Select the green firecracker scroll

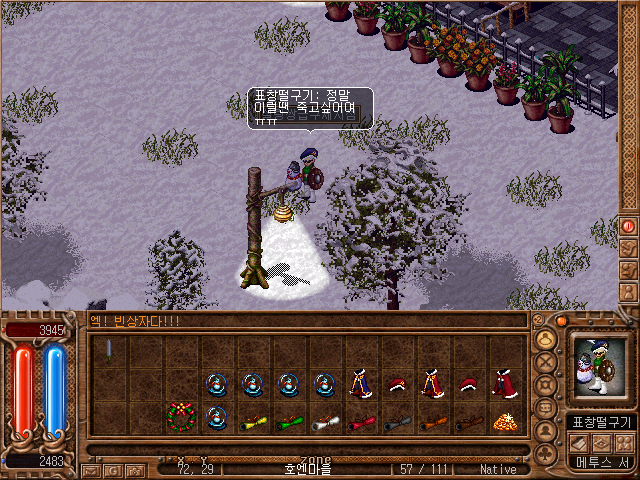click(288, 421)
